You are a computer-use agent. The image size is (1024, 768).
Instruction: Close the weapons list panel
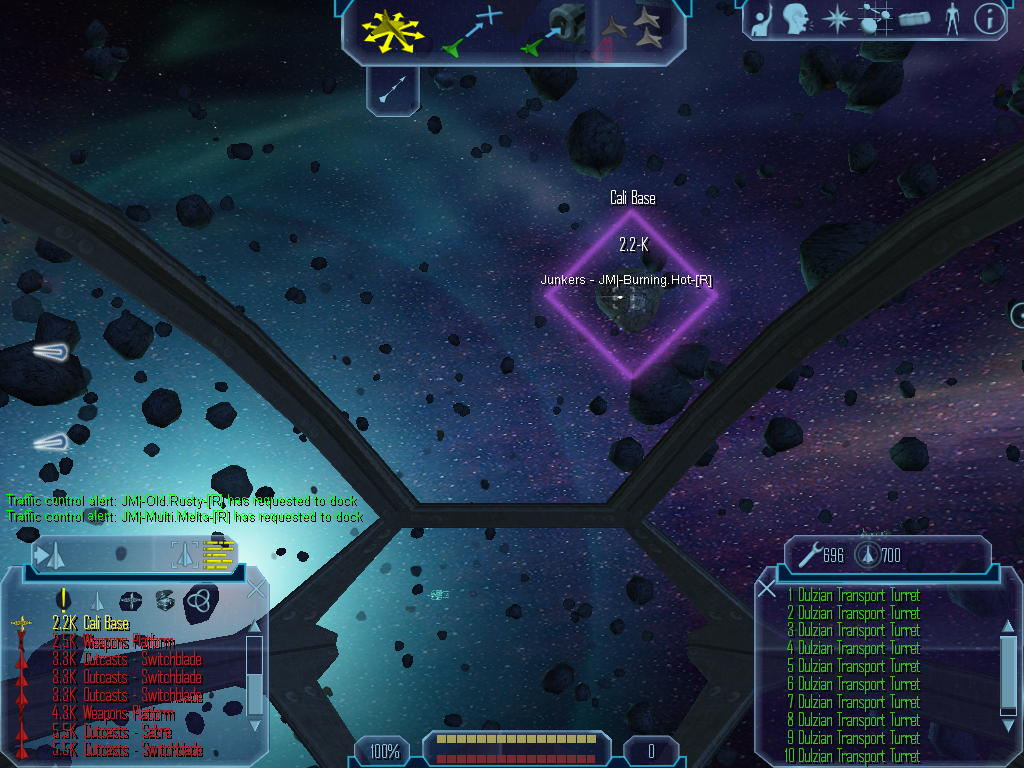coord(767,589)
